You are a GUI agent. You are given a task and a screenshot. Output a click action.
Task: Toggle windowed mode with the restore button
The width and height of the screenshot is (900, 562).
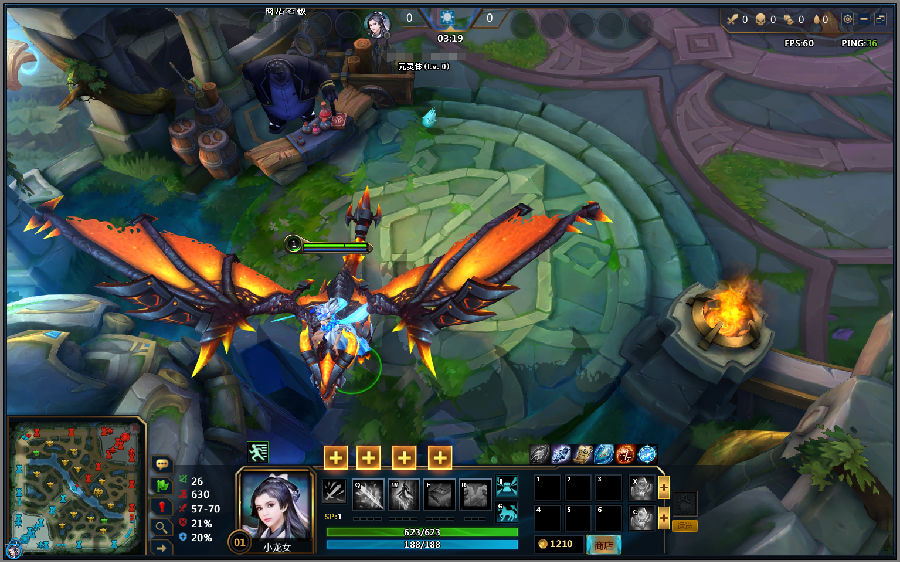(x=880, y=19)
